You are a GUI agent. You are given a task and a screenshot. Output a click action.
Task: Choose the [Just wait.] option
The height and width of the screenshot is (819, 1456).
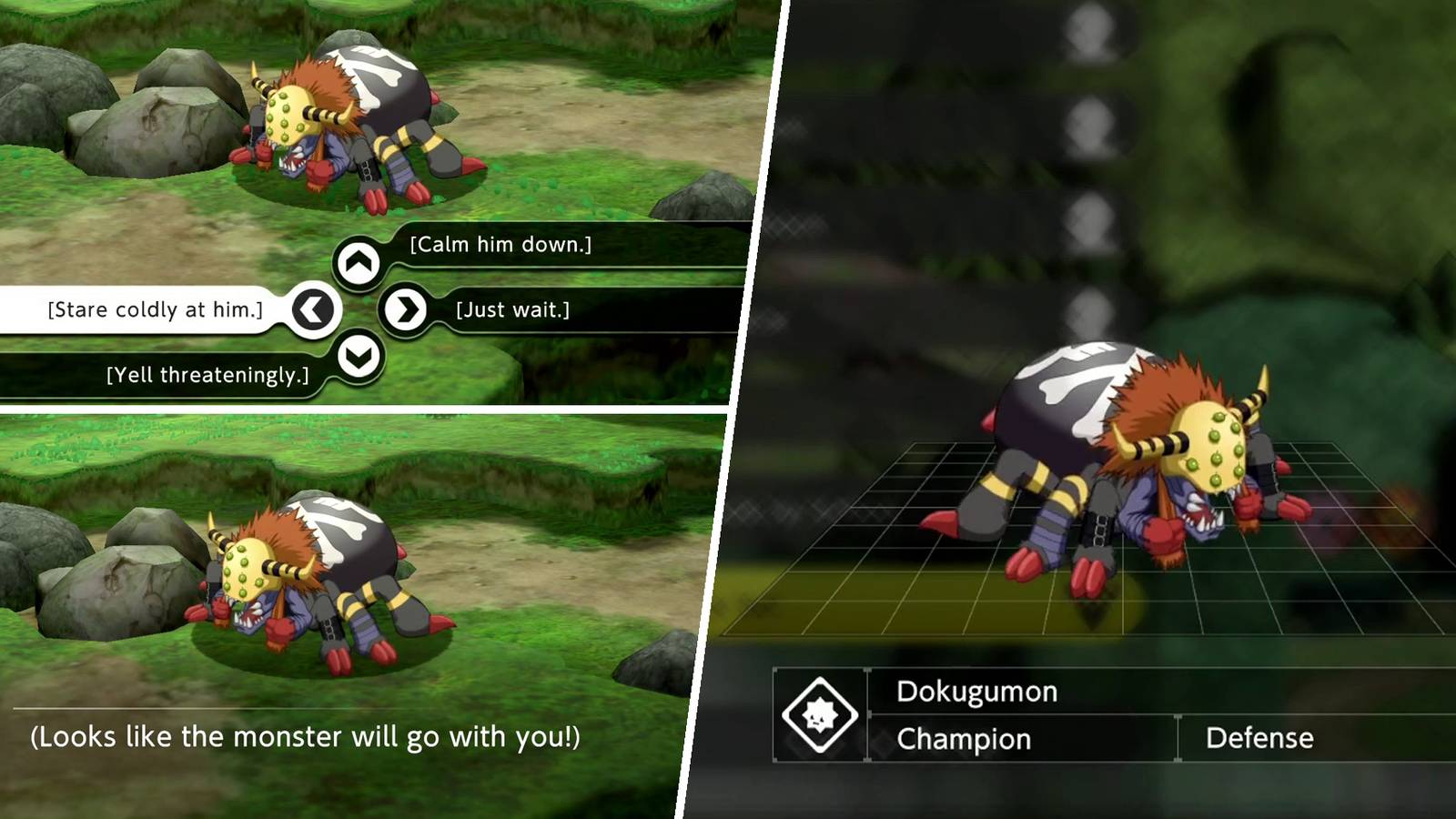click(x=513, y=308)
